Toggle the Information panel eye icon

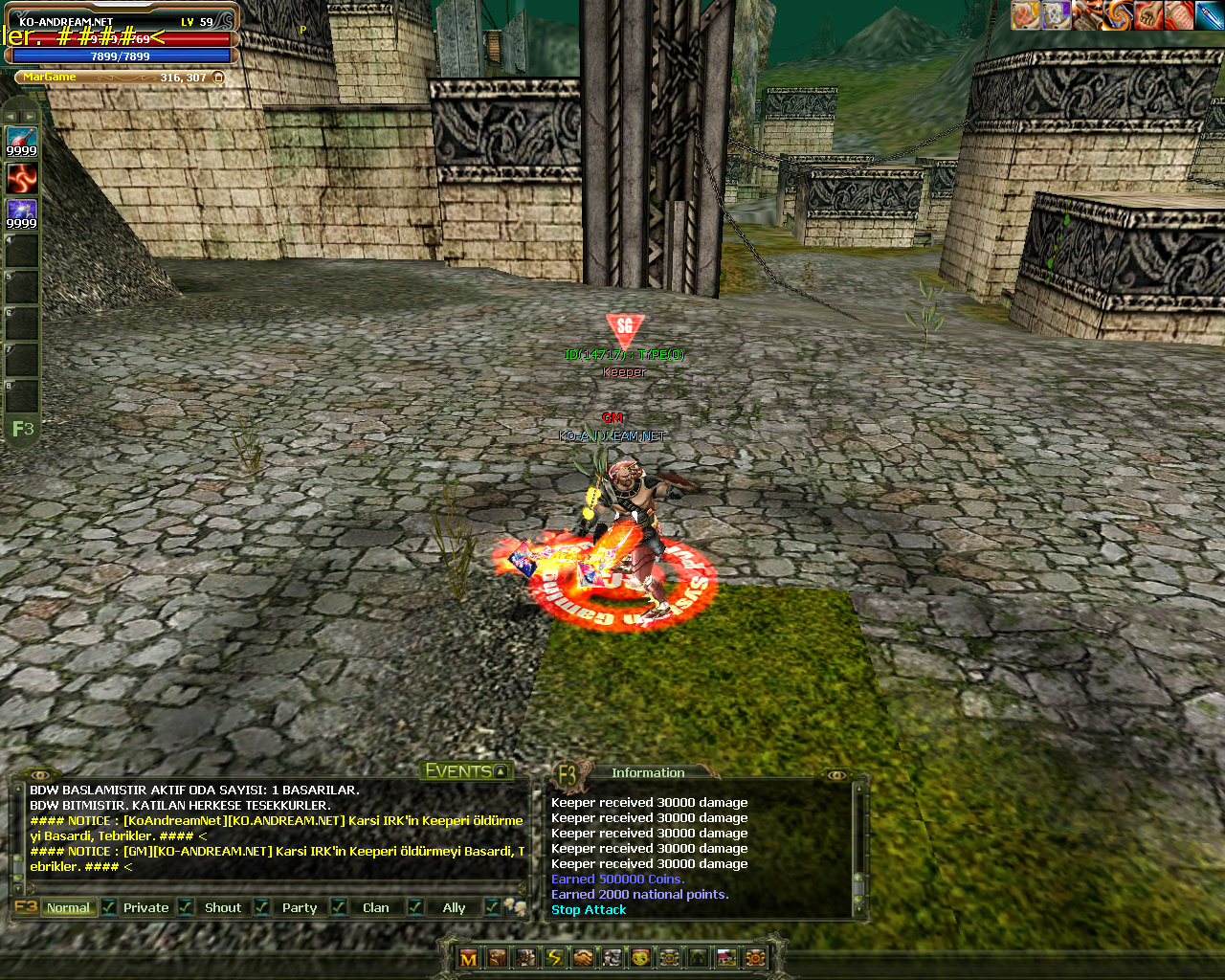pyautogui.click(x=836, y=775)
